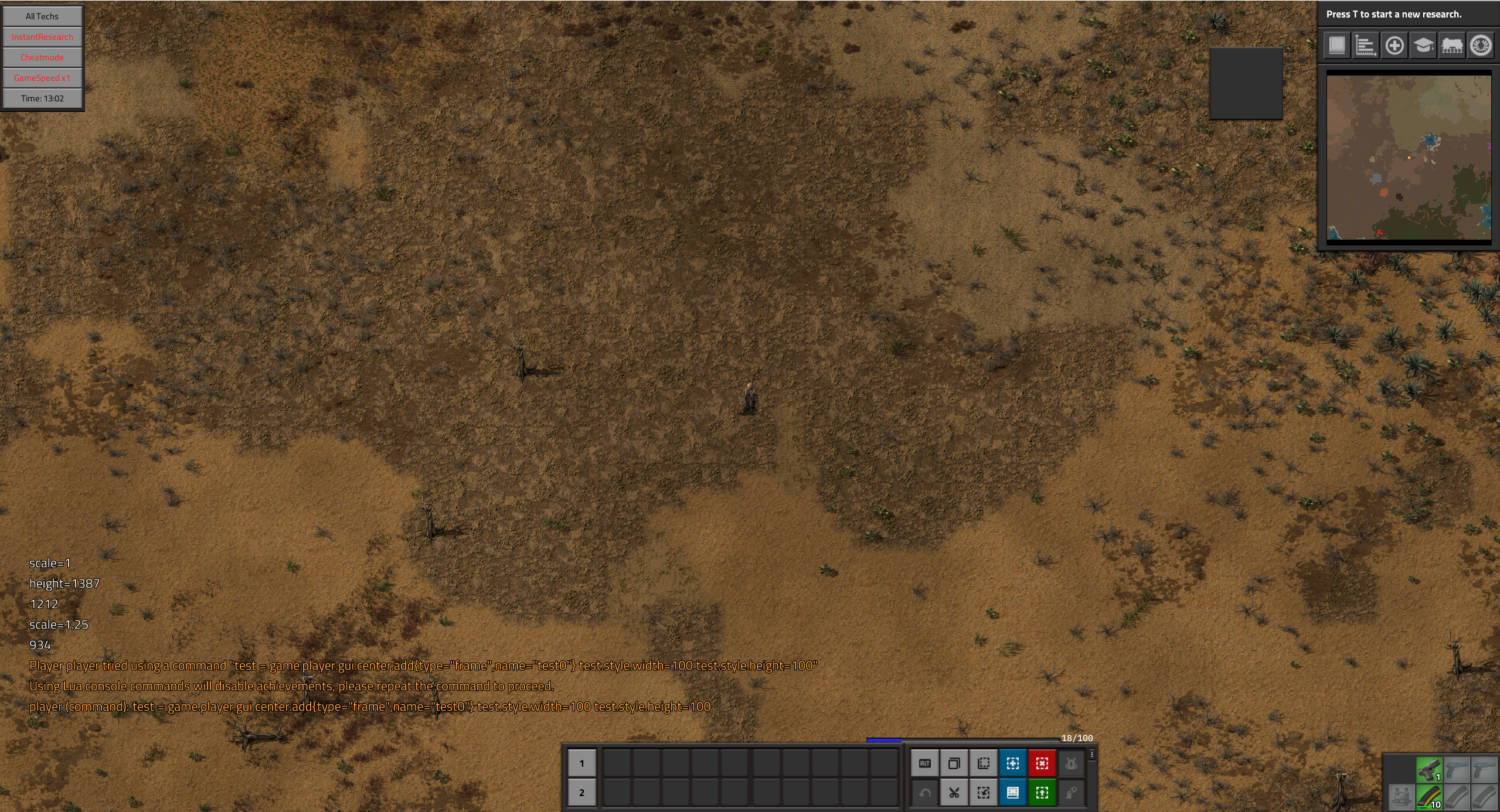Select the ammo magazine slot
1500x812 pixels.
(x=1429, y=797)
